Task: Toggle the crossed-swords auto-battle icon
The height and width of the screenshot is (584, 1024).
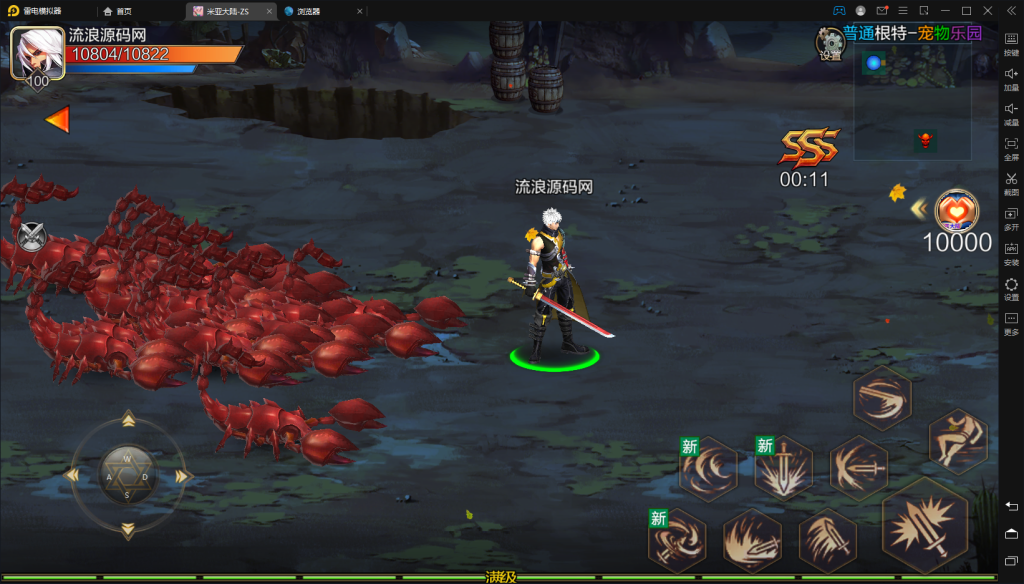Action: tap(32, 237)
